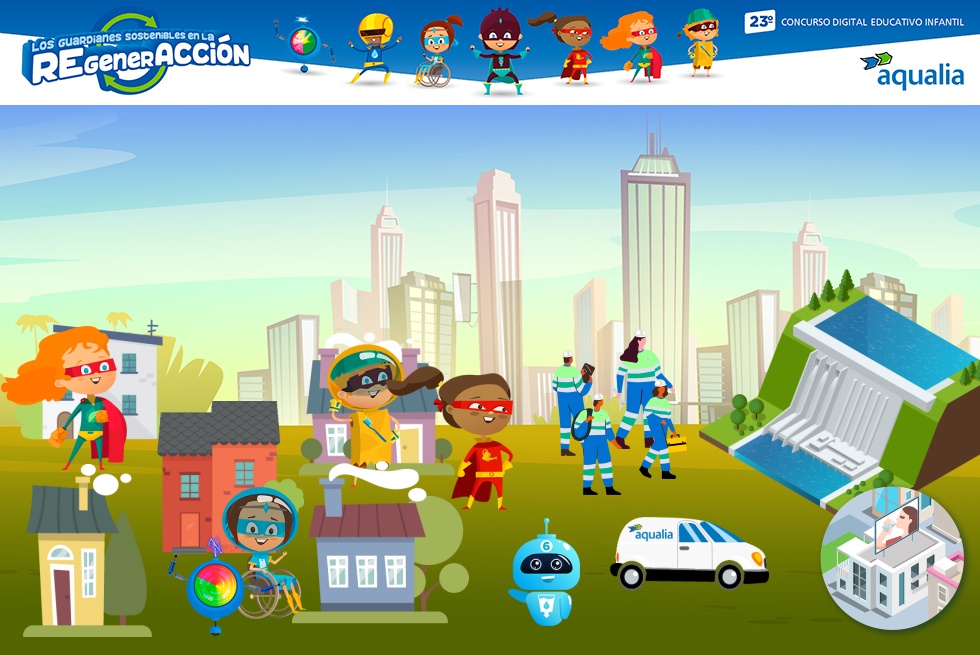The image size is (980, 655).
Task: Open the circular house video thumbnail
Action: pos(892,558)
